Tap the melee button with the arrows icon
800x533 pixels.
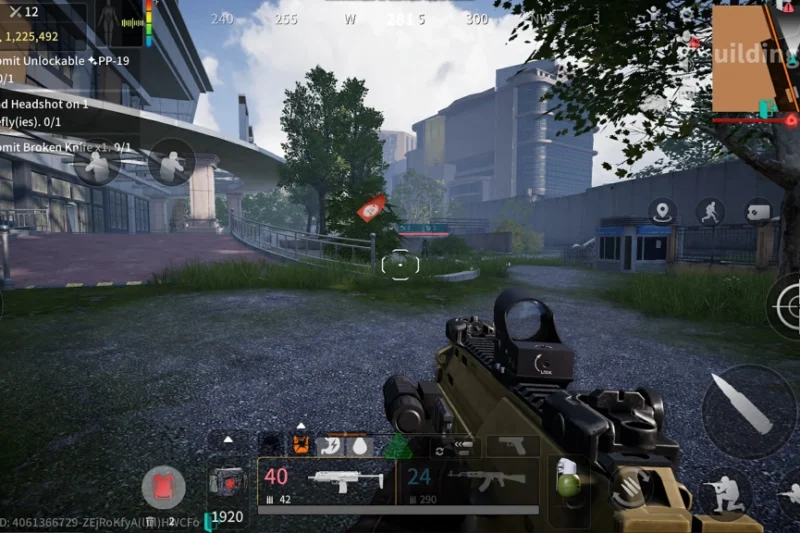click(627, 488)
